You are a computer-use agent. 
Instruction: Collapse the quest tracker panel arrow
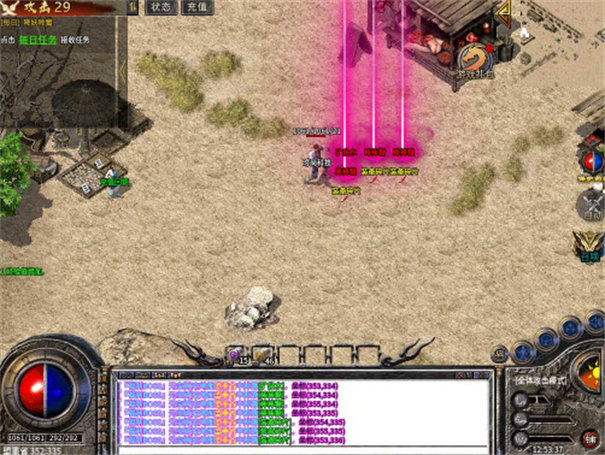pos(133,8)
